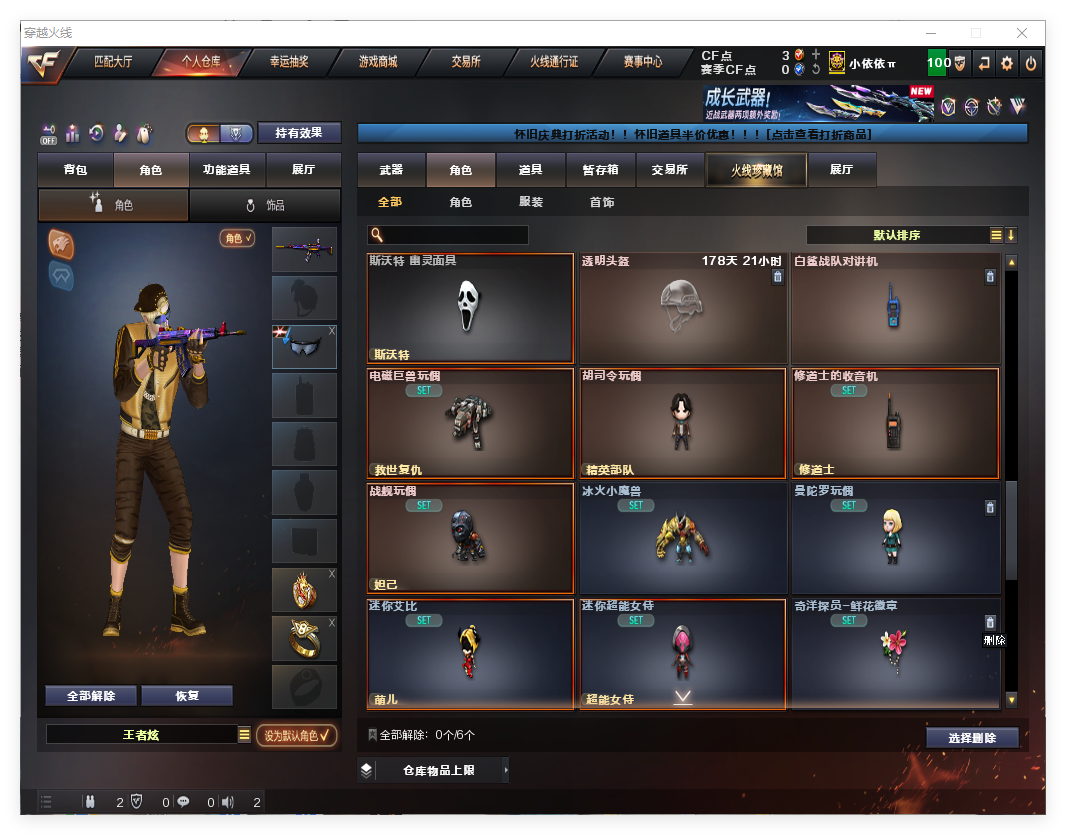Screen dimensions: 1066x835
Task: Select the 斯沃特 幽灵面具 ghost mask item
Action: pos(470,308)
